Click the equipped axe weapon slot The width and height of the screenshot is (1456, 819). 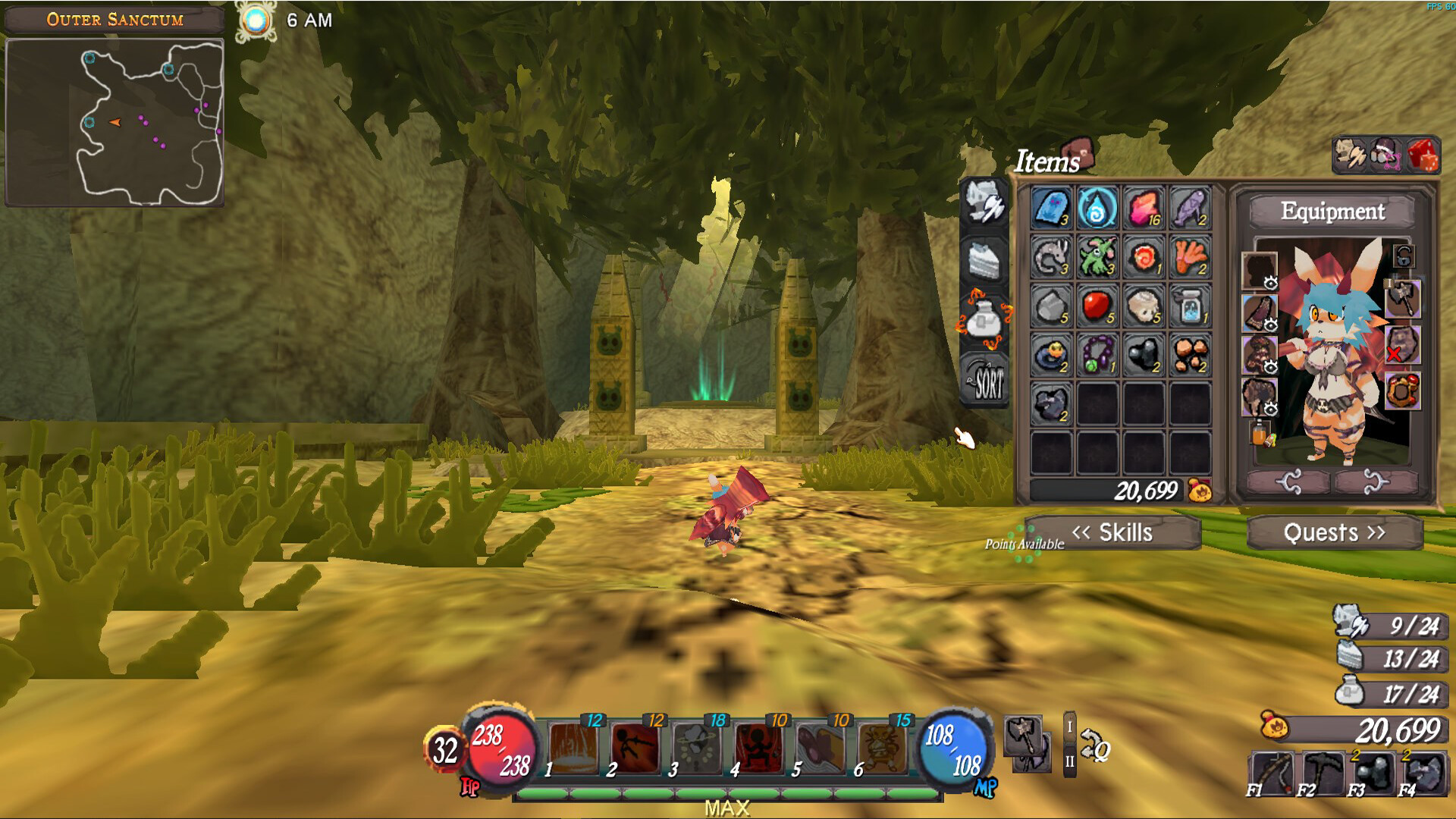(1402, 298)
